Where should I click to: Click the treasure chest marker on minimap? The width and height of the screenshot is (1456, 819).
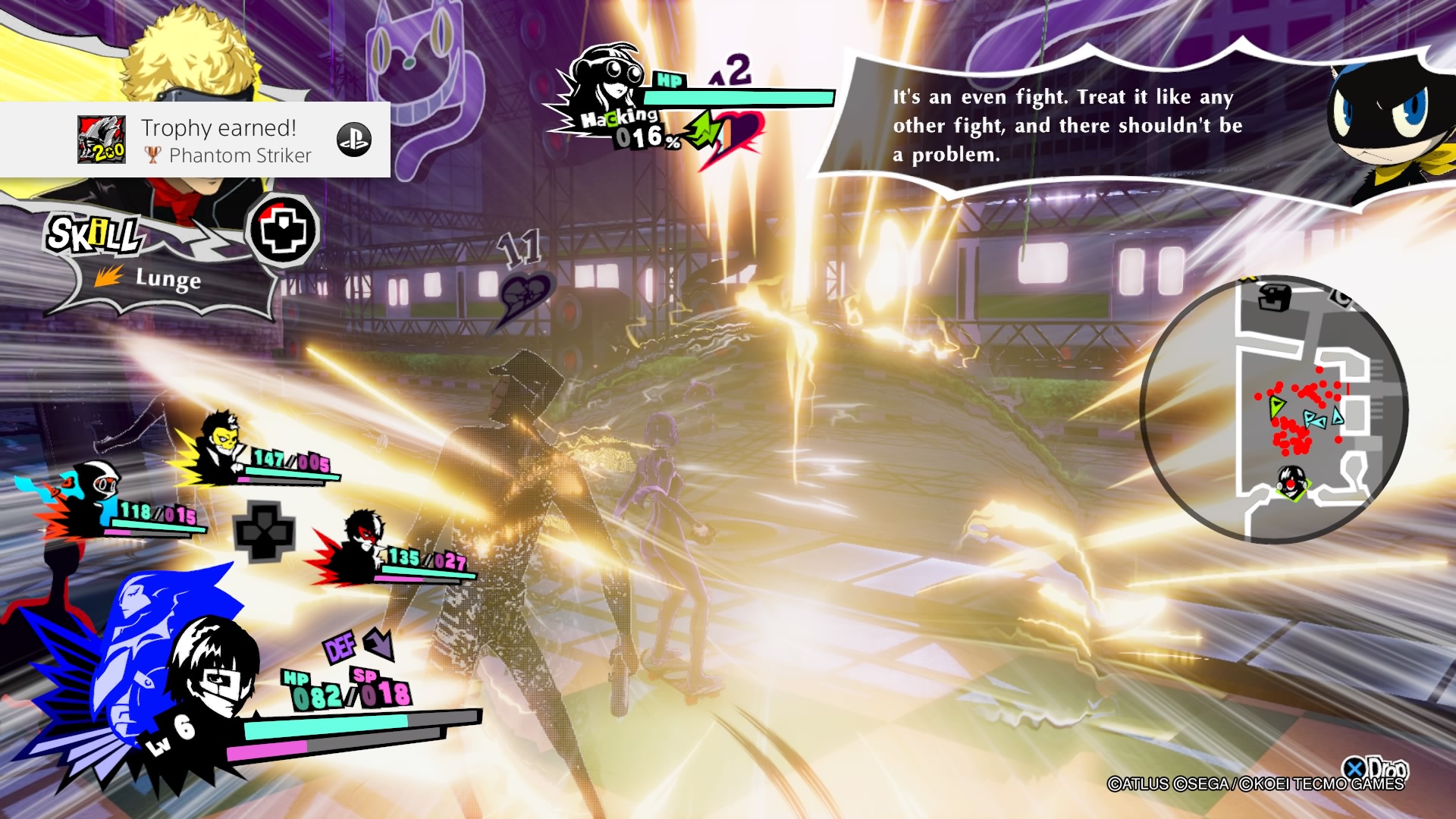pyautogui.click(x=1274, y=297)
